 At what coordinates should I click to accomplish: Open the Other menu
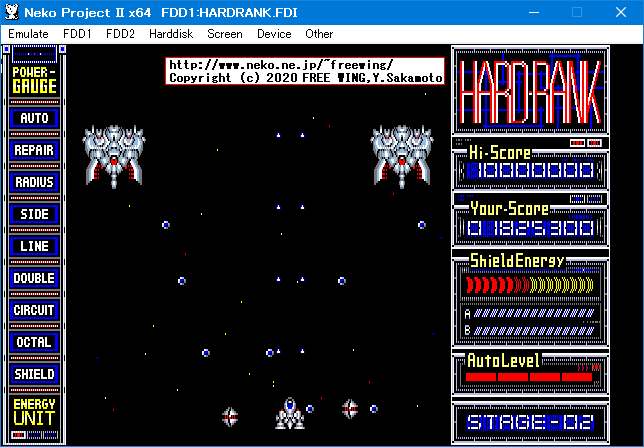point(319,33)
